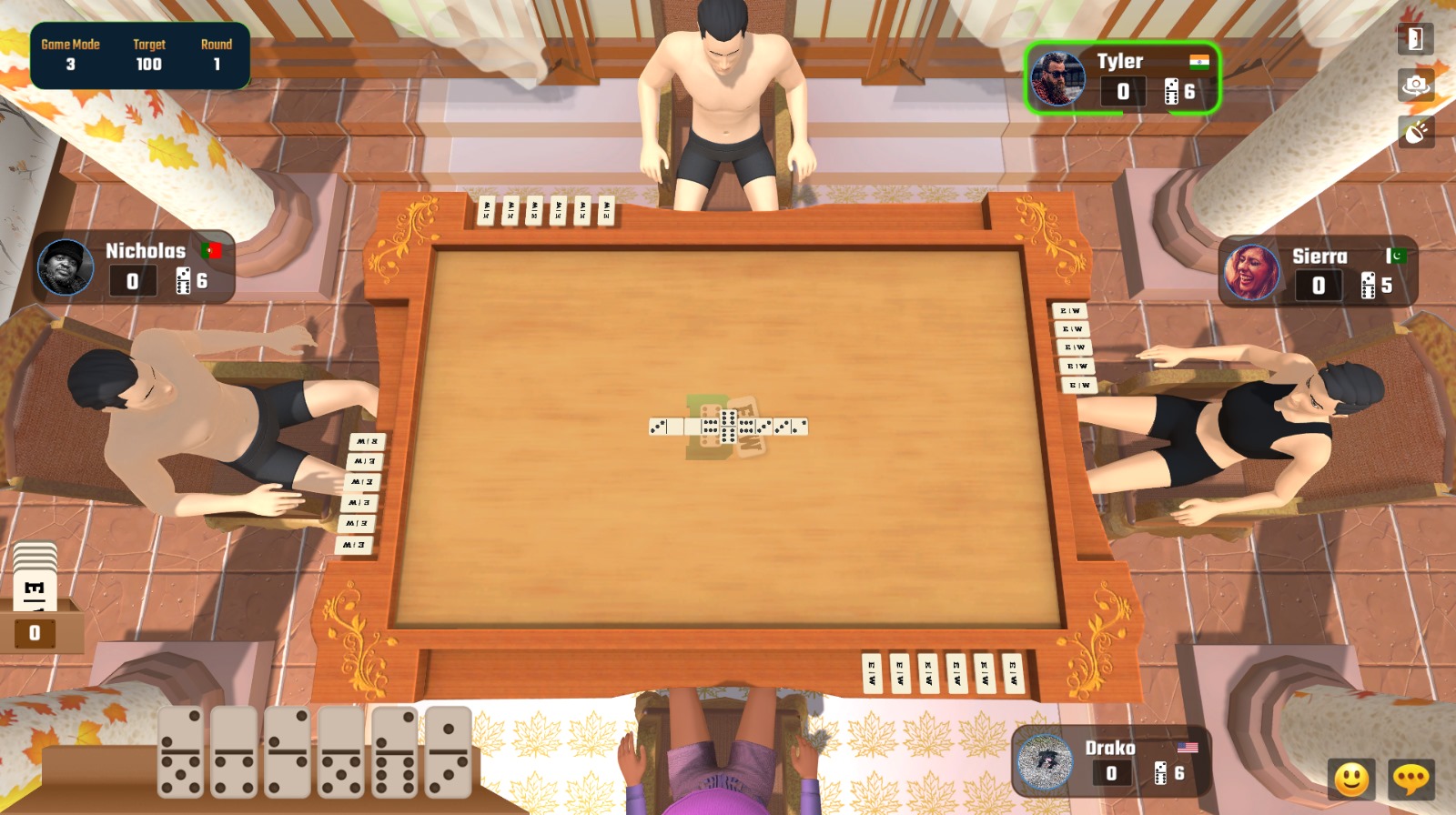The height and width of the screenshot is (815, 1456).
Task: Exit the match using the door icon
Action: point(1414,39)
